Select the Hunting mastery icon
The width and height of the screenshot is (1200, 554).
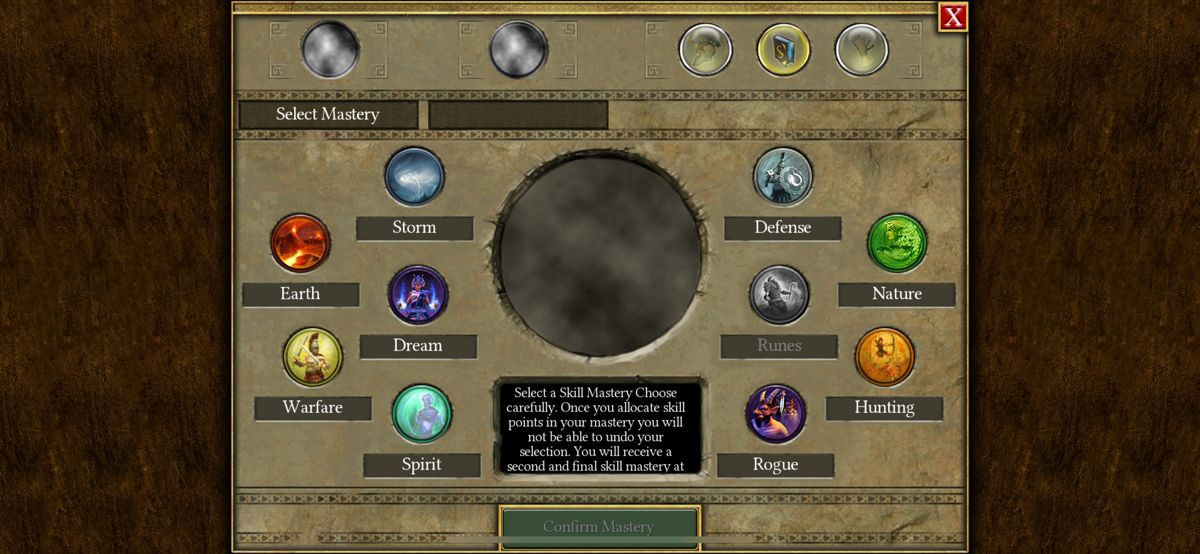[x=884, y=357]
